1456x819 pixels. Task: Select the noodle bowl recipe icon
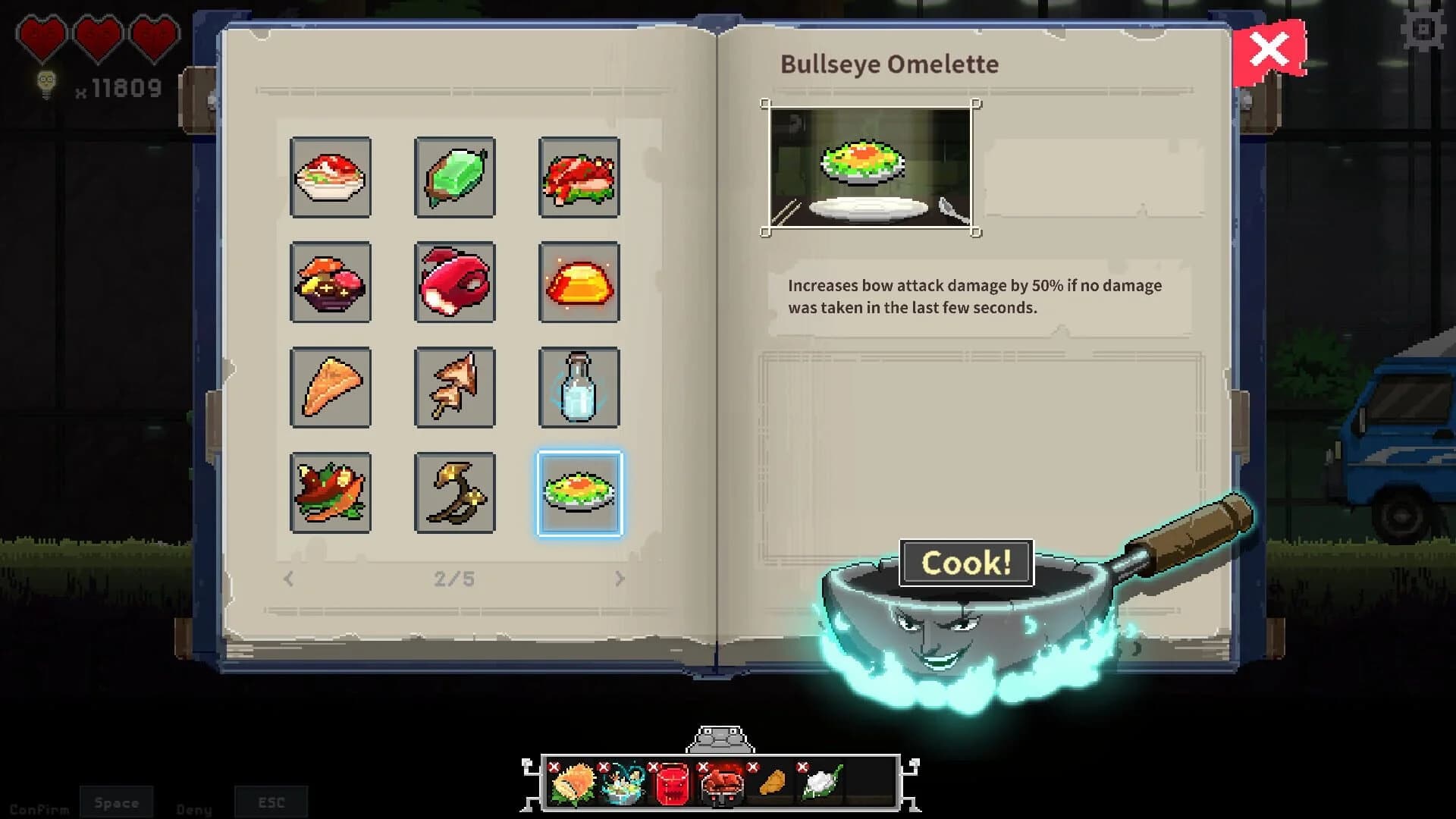pos(331,178)
